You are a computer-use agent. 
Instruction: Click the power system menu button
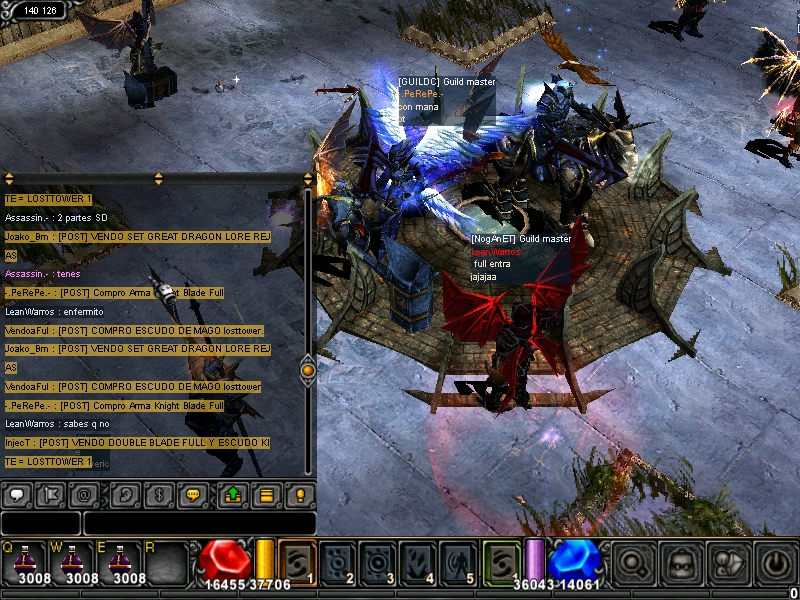[775, 564]
